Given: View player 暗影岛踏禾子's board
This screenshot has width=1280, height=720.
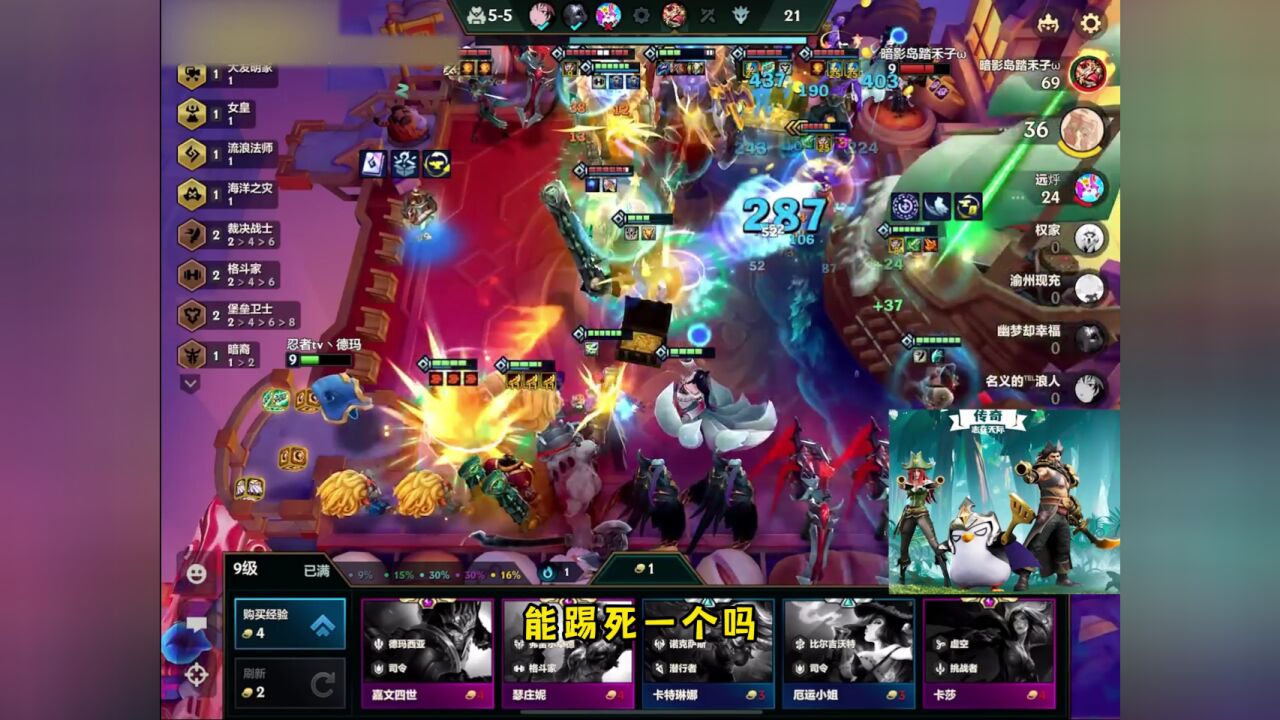Looking at the screenshot, I should pos(1087,73).
